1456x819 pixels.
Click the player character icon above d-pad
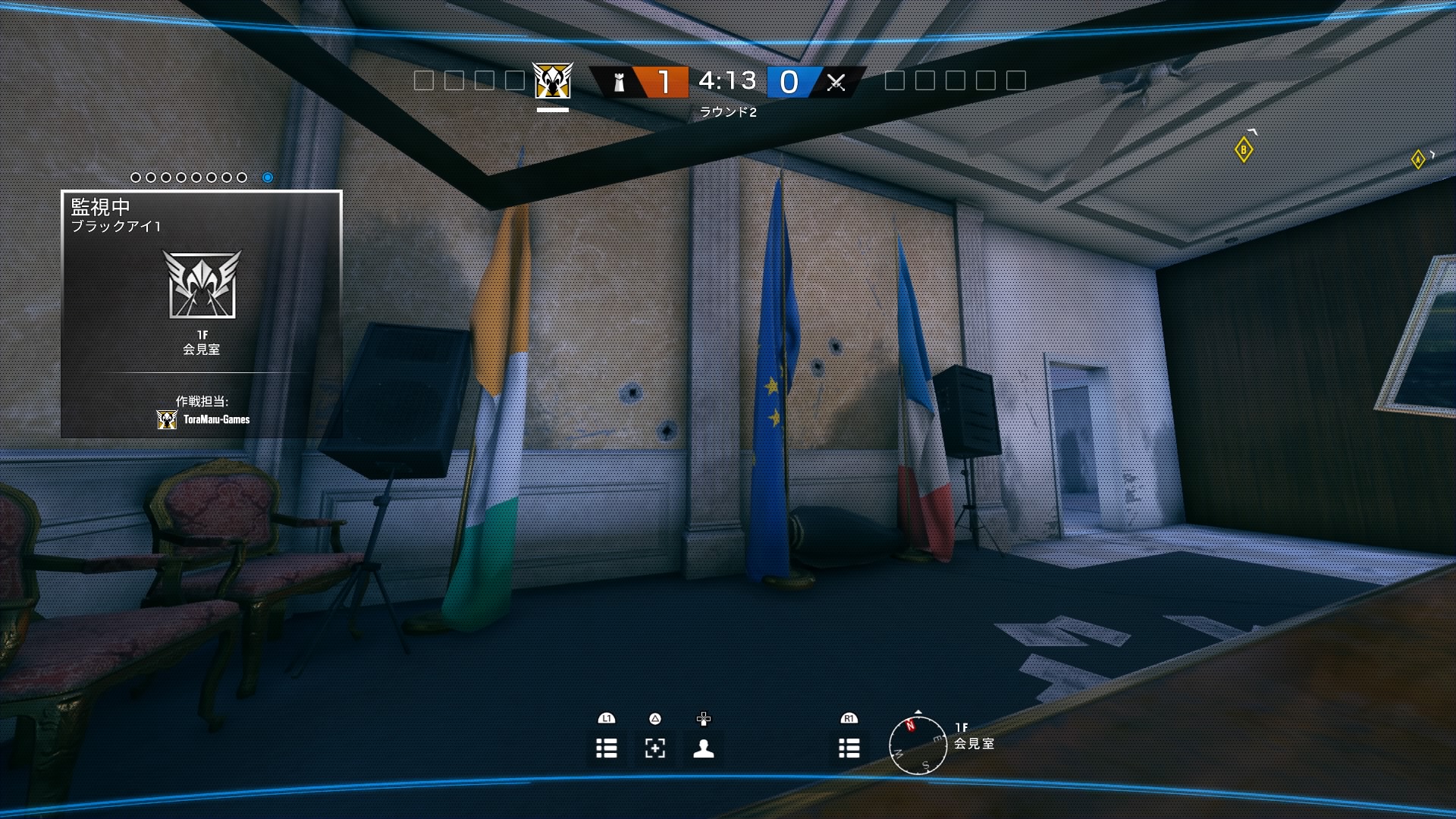(x=704, y=748)
